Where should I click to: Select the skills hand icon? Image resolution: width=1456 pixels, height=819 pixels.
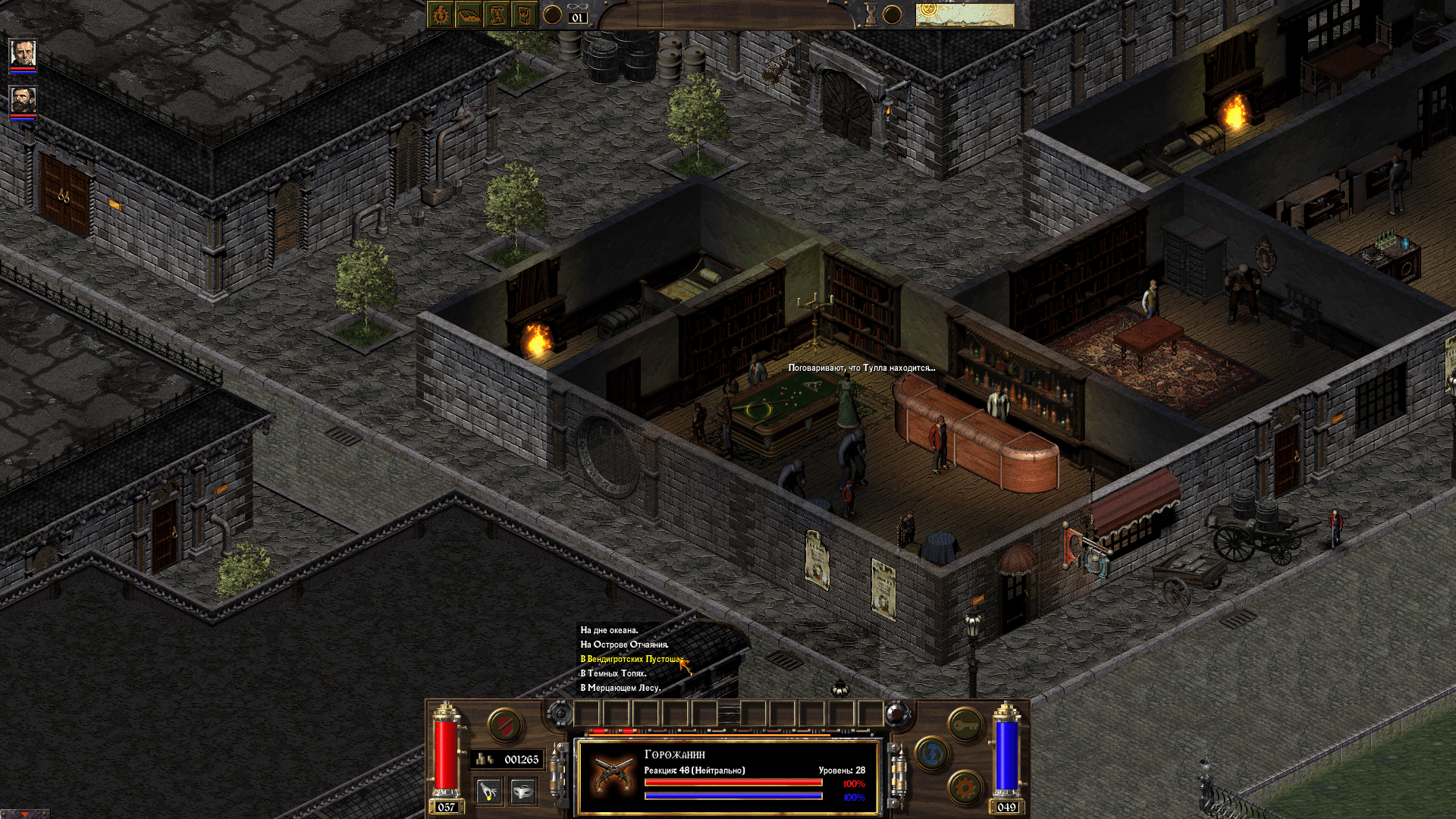[x=488, y=792]
